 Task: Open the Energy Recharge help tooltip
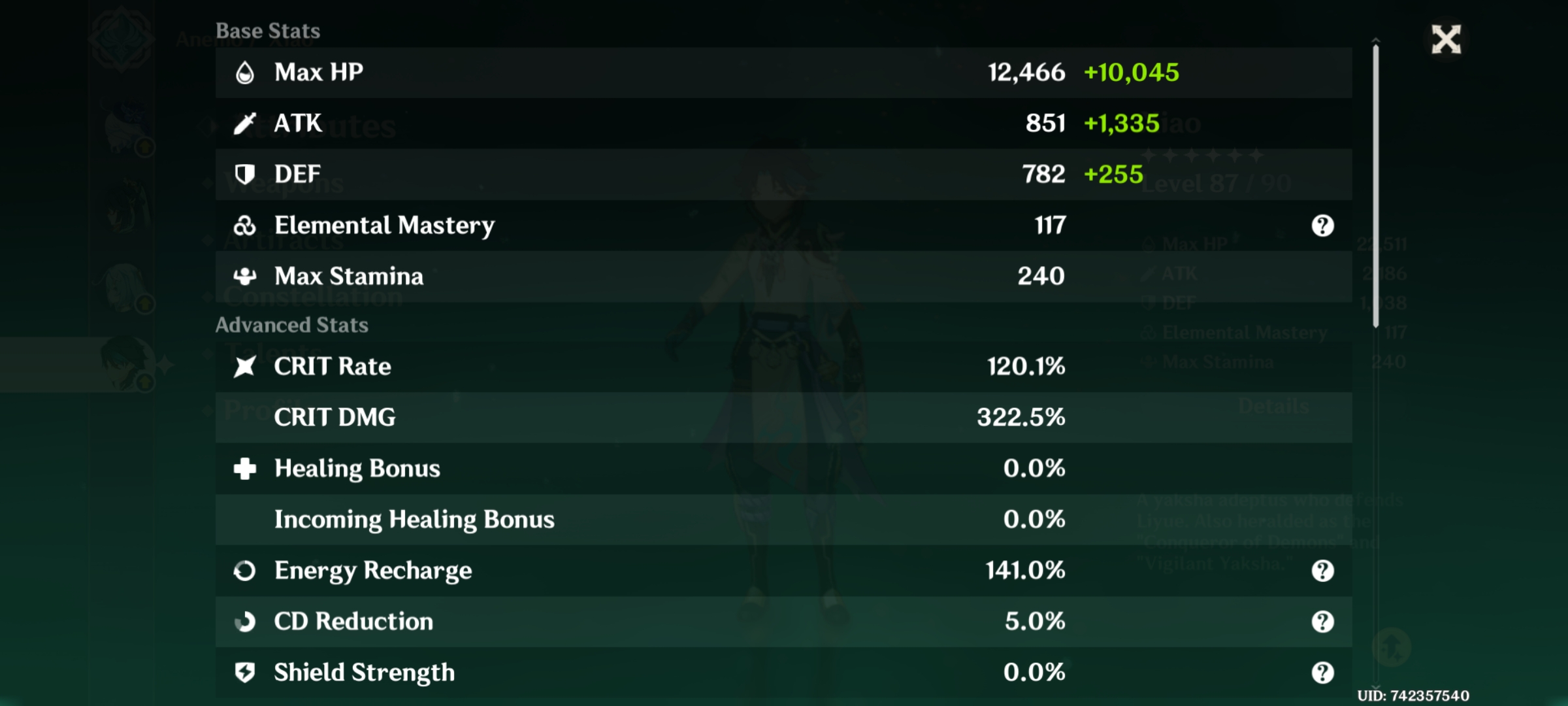[x=1323, y=570]
